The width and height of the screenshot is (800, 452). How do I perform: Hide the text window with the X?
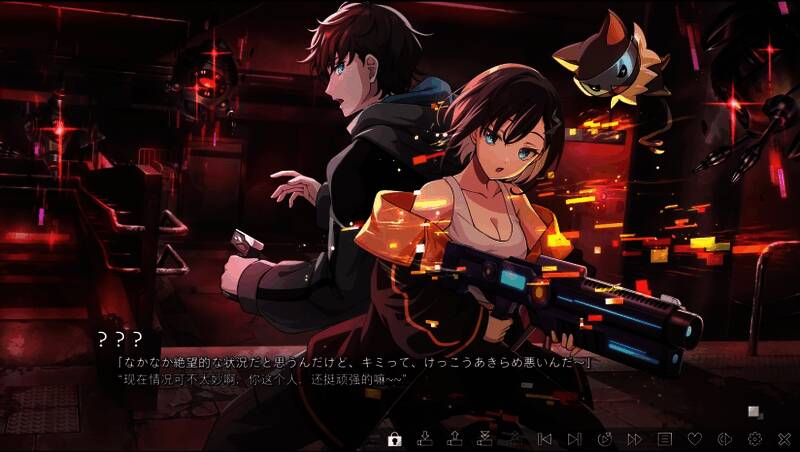(784, 438)
